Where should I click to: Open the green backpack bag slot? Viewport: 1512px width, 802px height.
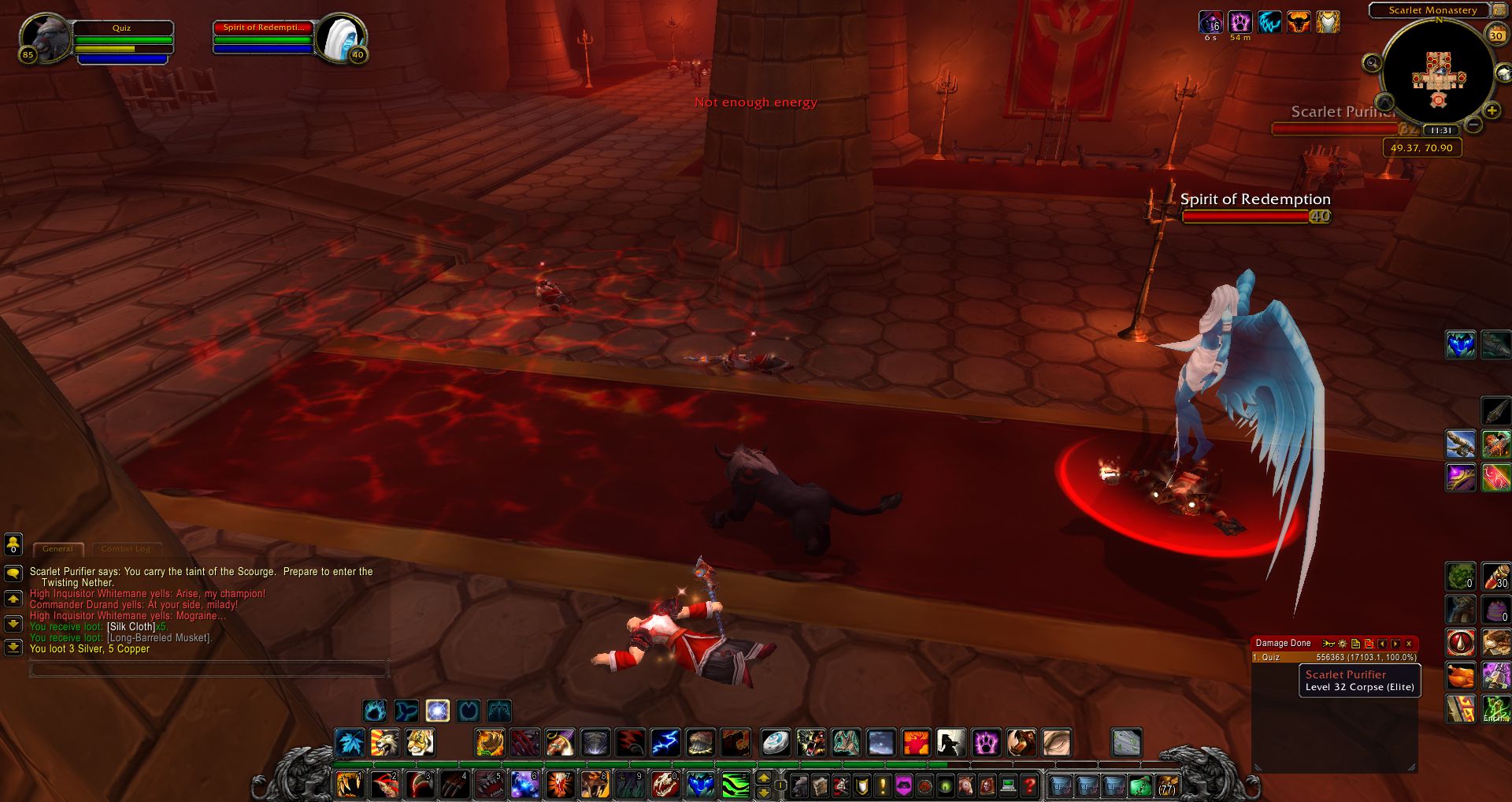(1140, 785)
